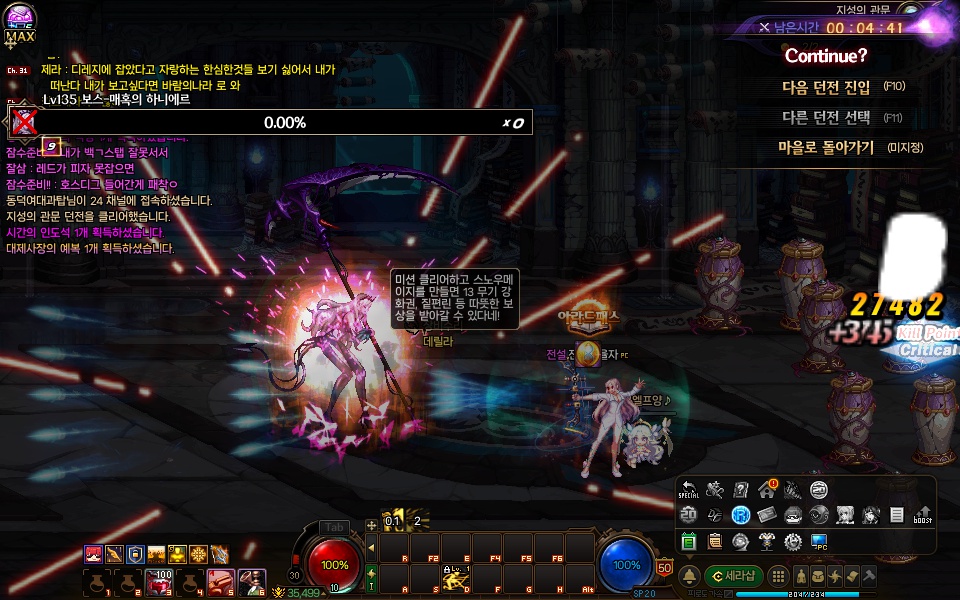
Task: Open the clipboard quest list icon
Action: [714, 541]
